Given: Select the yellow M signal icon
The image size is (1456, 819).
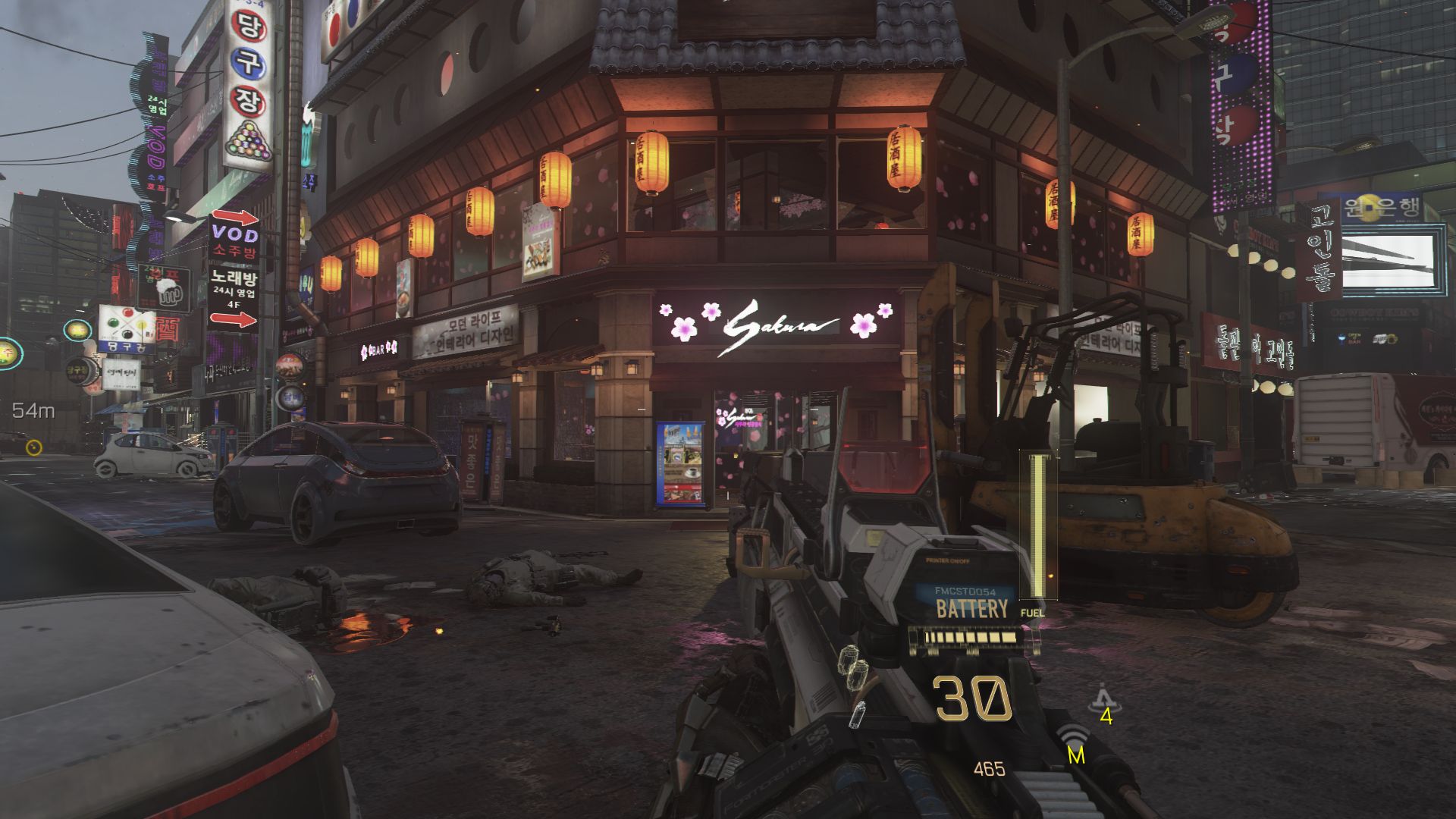Looking at the screenshot, I should 1075,745.
